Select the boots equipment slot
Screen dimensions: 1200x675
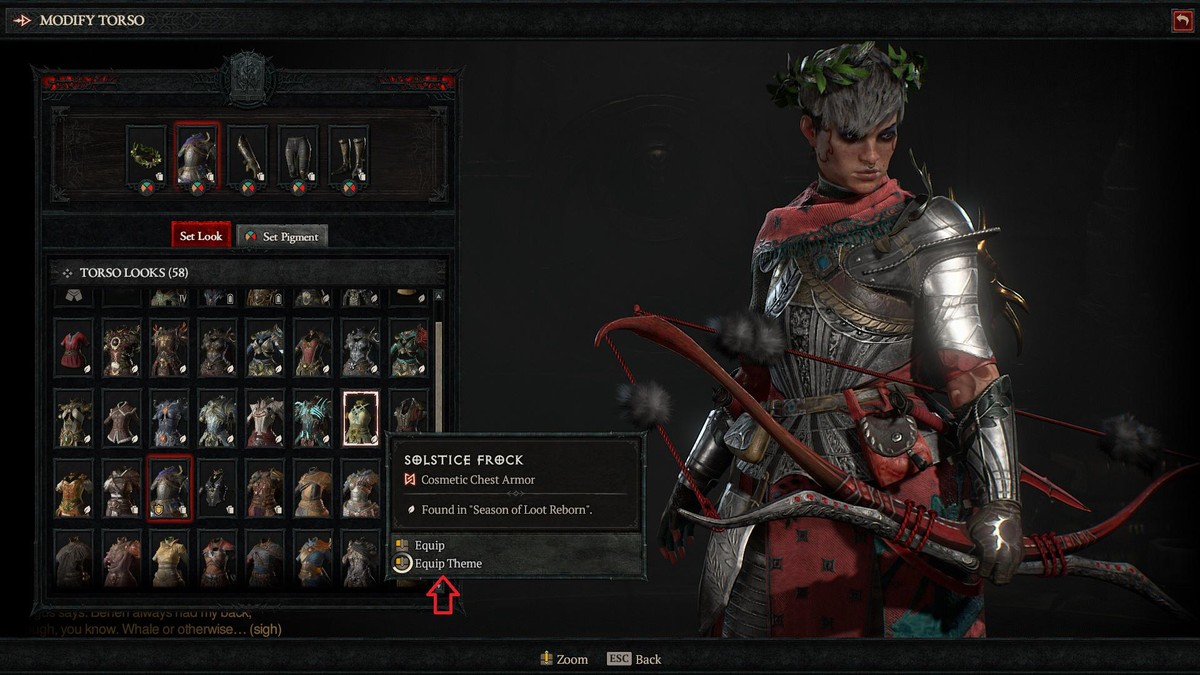pyautogui.click(x=349, y=155)
